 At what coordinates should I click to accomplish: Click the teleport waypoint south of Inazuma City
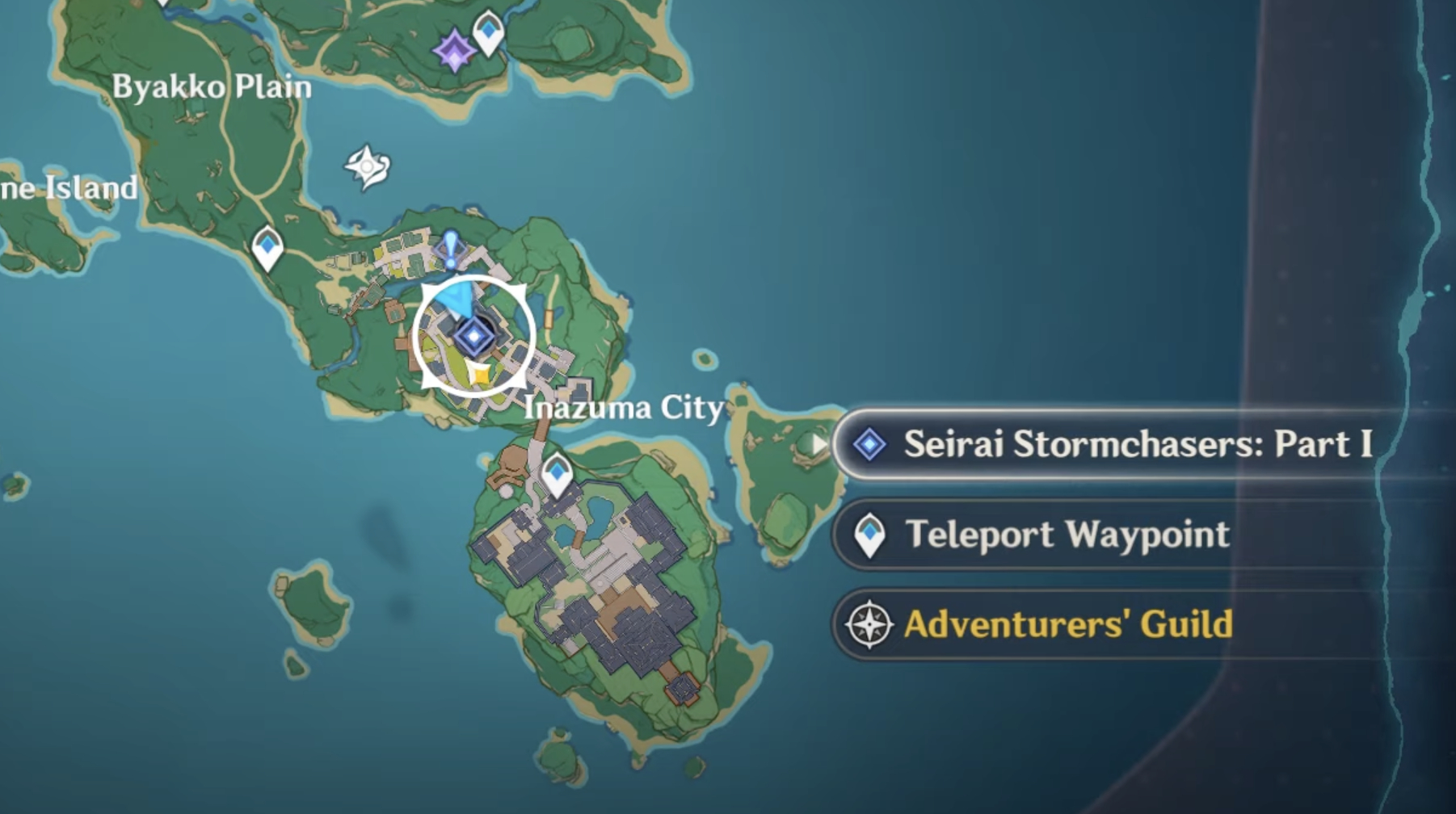point(556,475)
